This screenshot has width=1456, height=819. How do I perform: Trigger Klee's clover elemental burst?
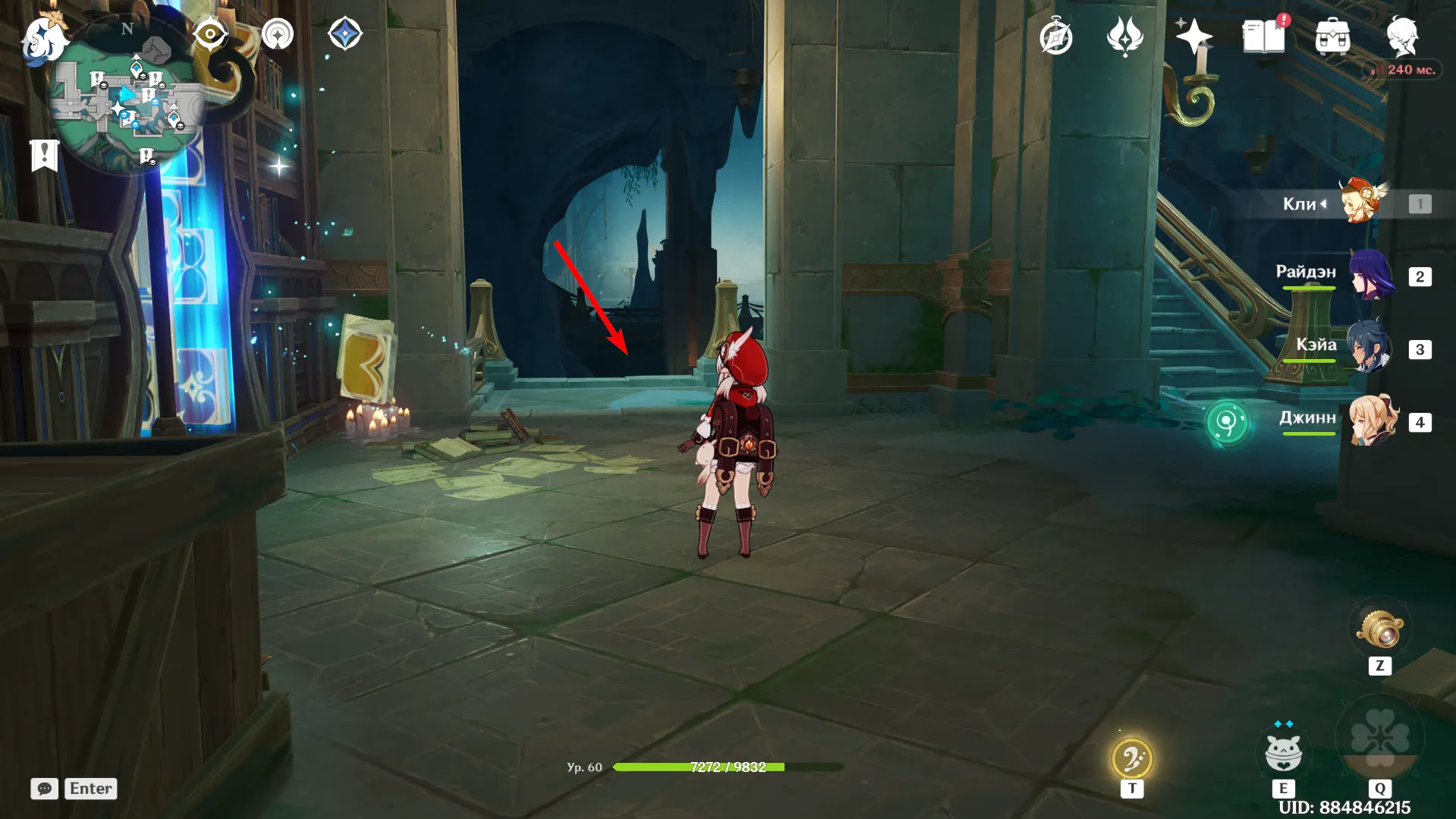(1379, 738)
